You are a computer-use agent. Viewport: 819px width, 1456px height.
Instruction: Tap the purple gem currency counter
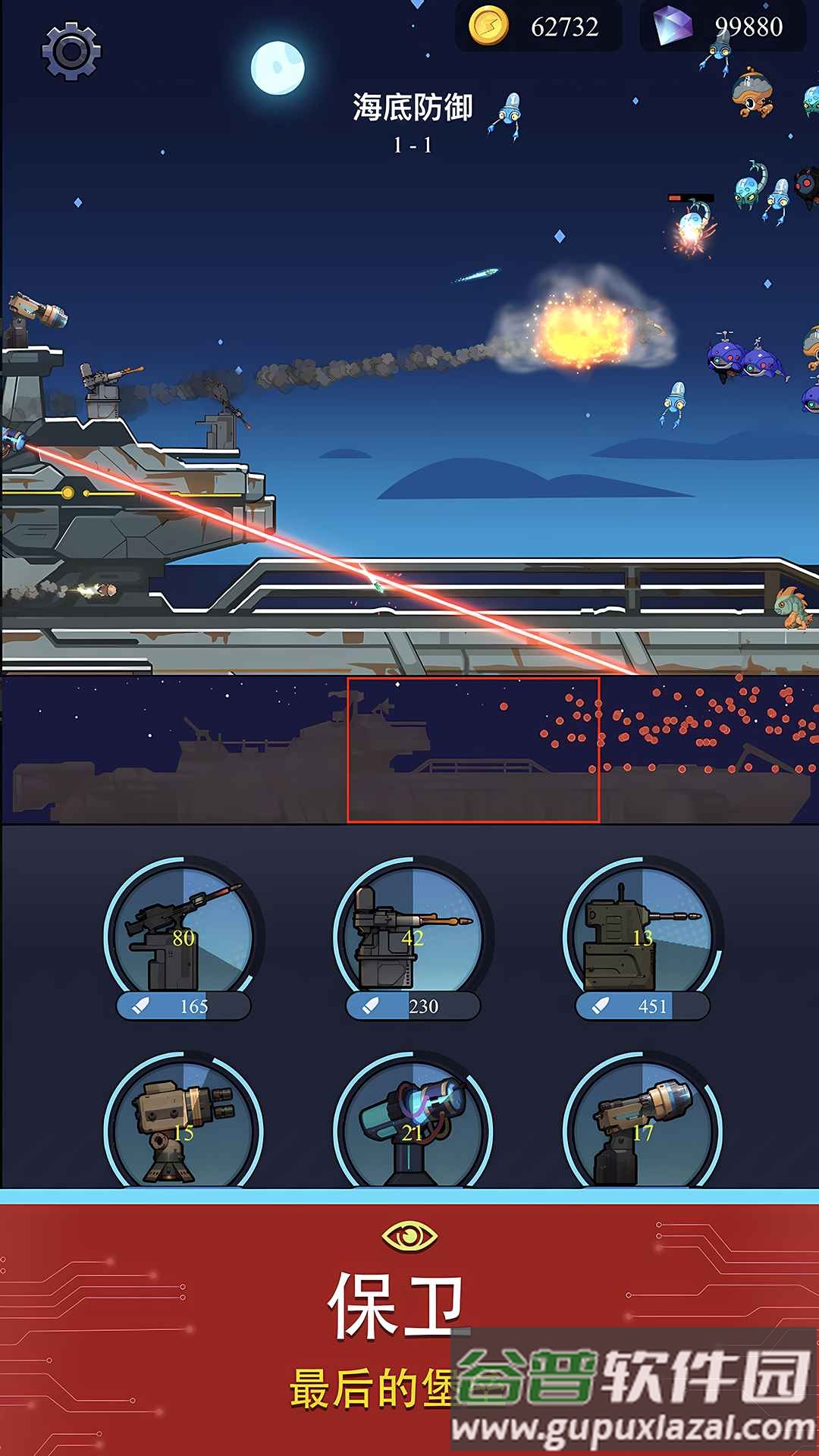pos(723,27)
